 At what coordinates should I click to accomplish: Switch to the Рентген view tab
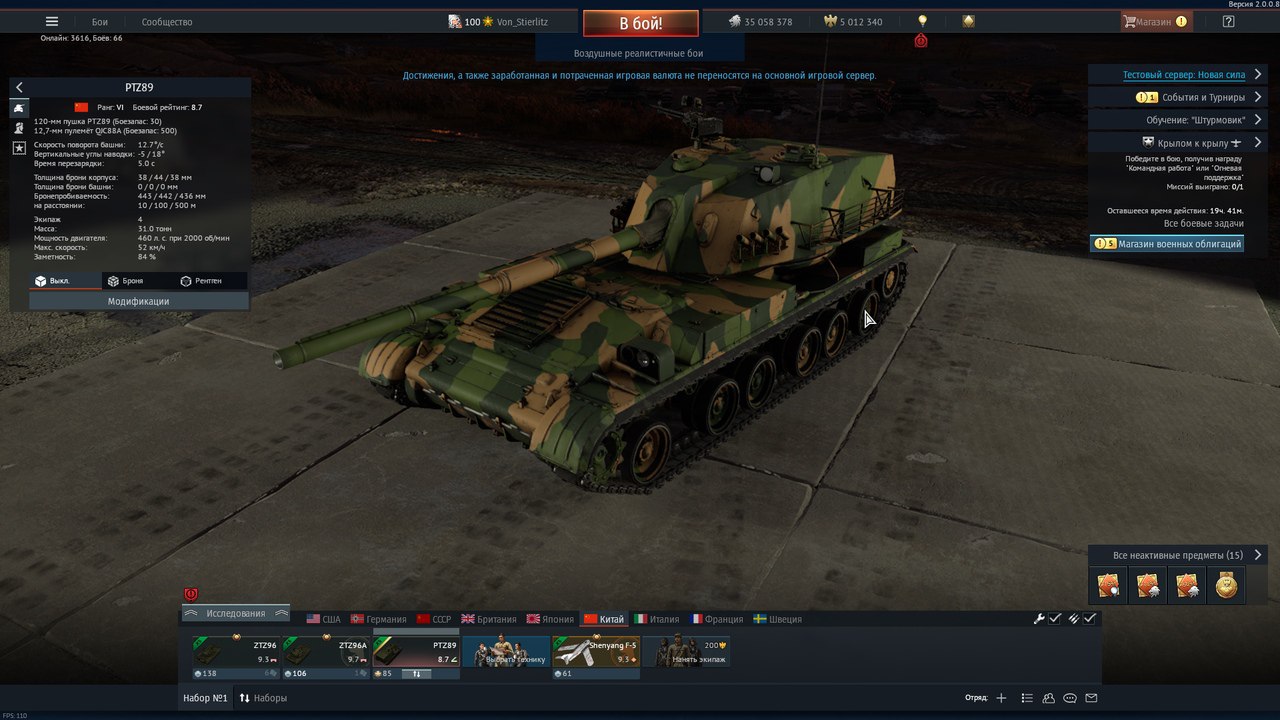201,281
